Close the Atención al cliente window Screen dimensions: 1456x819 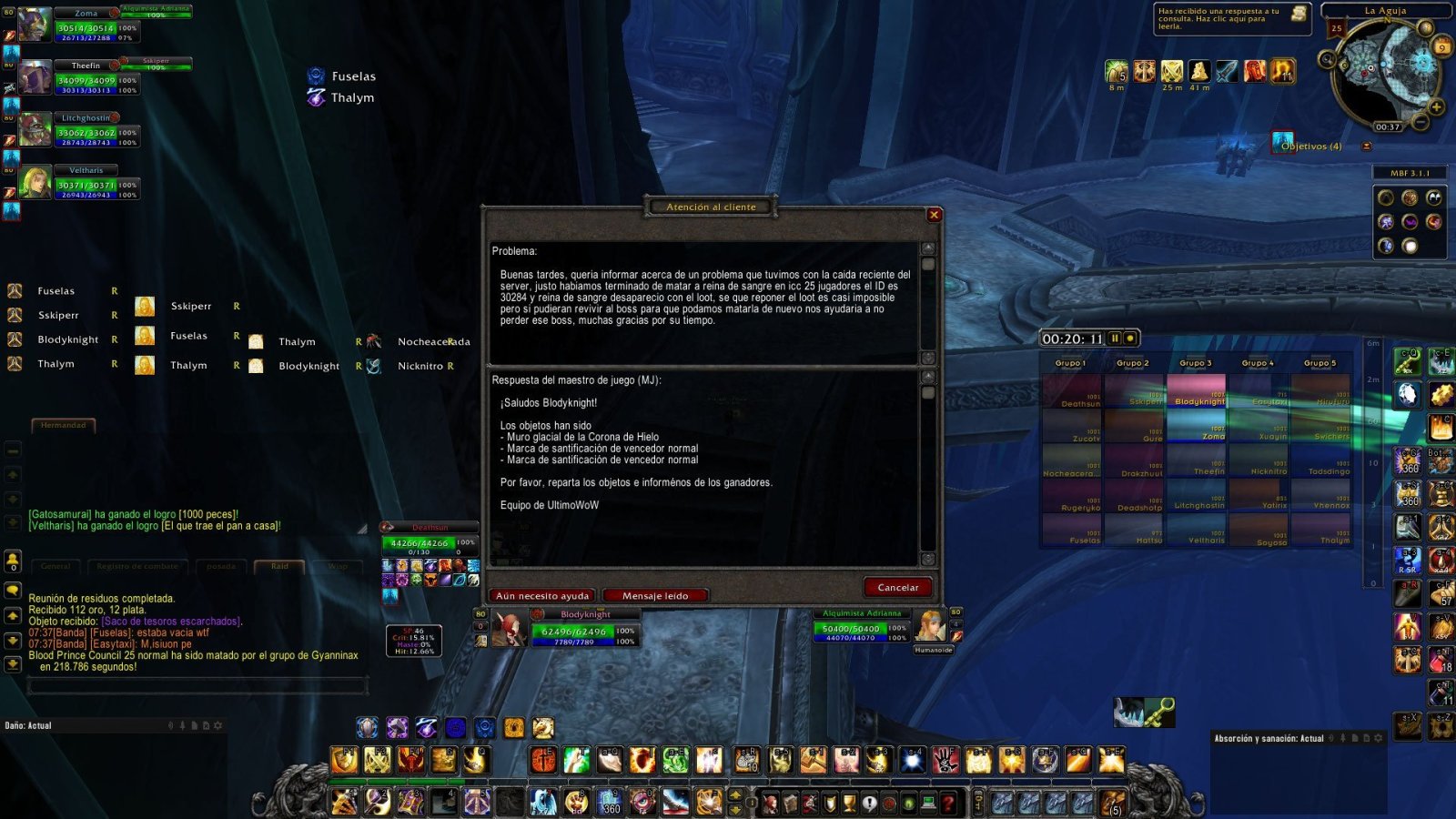(x=934, y=215)
